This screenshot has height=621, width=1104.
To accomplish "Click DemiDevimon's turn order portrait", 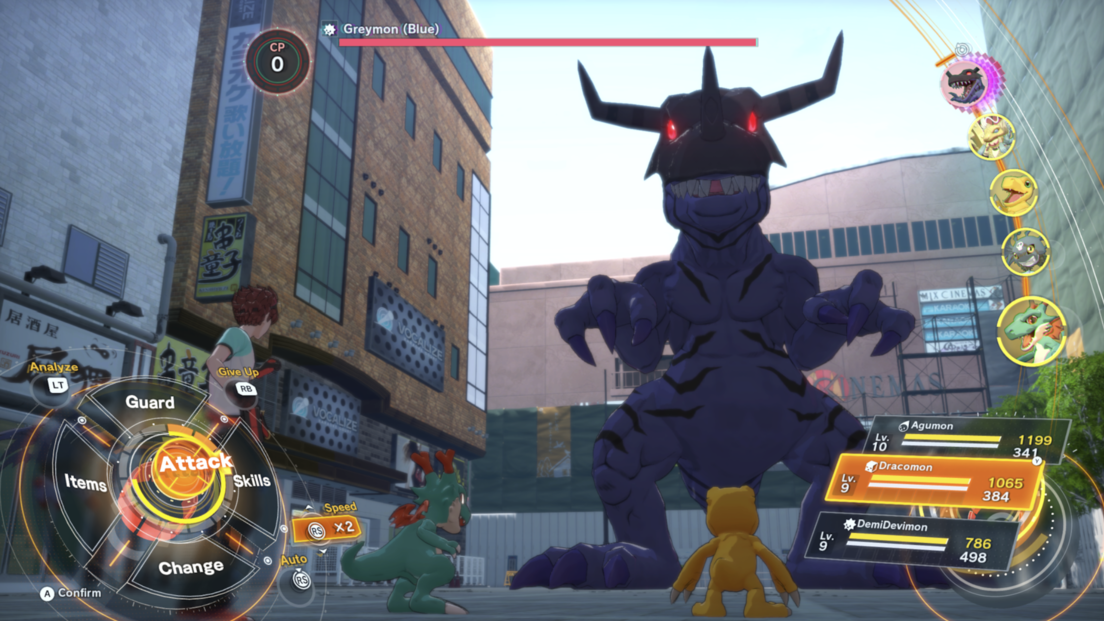I will (x=1025, y=251).
